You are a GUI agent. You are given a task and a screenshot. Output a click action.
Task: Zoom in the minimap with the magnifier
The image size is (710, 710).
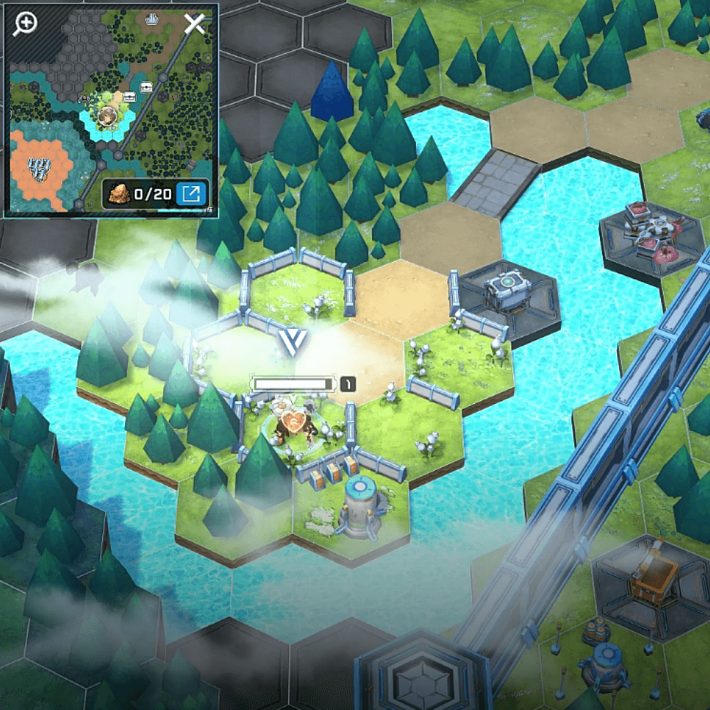[x=25, y=25]
